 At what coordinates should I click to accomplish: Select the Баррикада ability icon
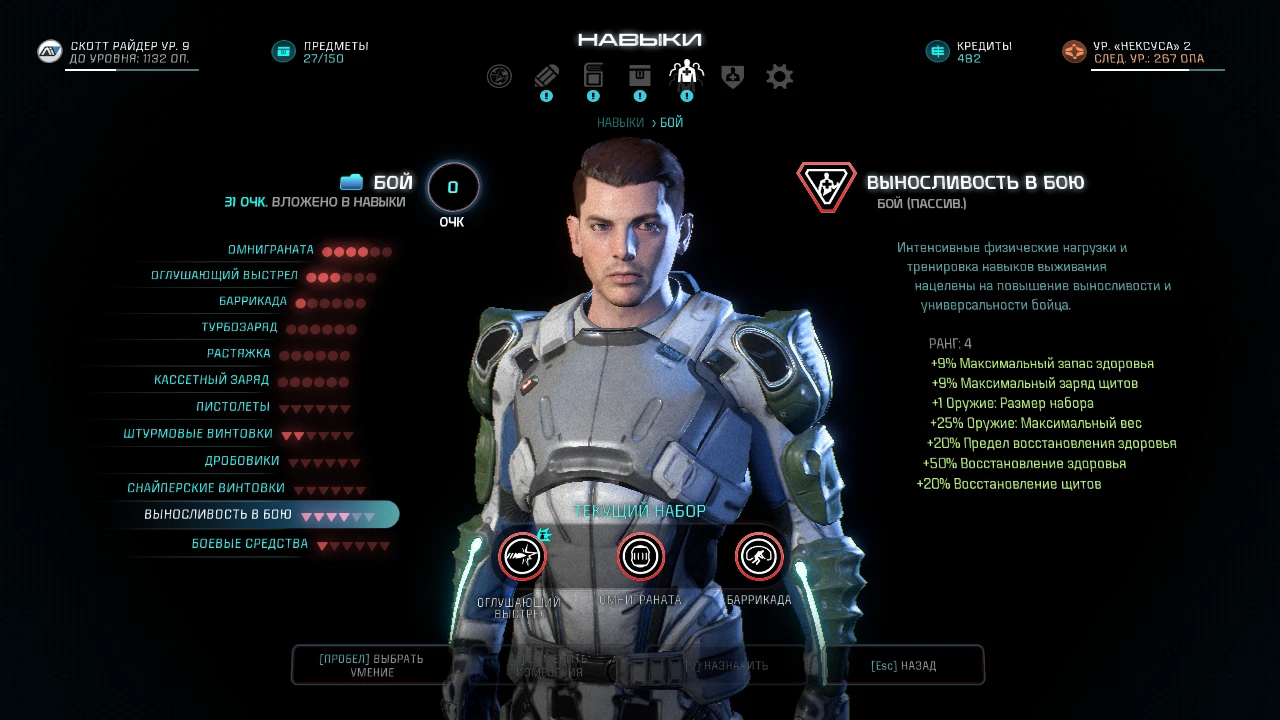(x=757, y=557)
